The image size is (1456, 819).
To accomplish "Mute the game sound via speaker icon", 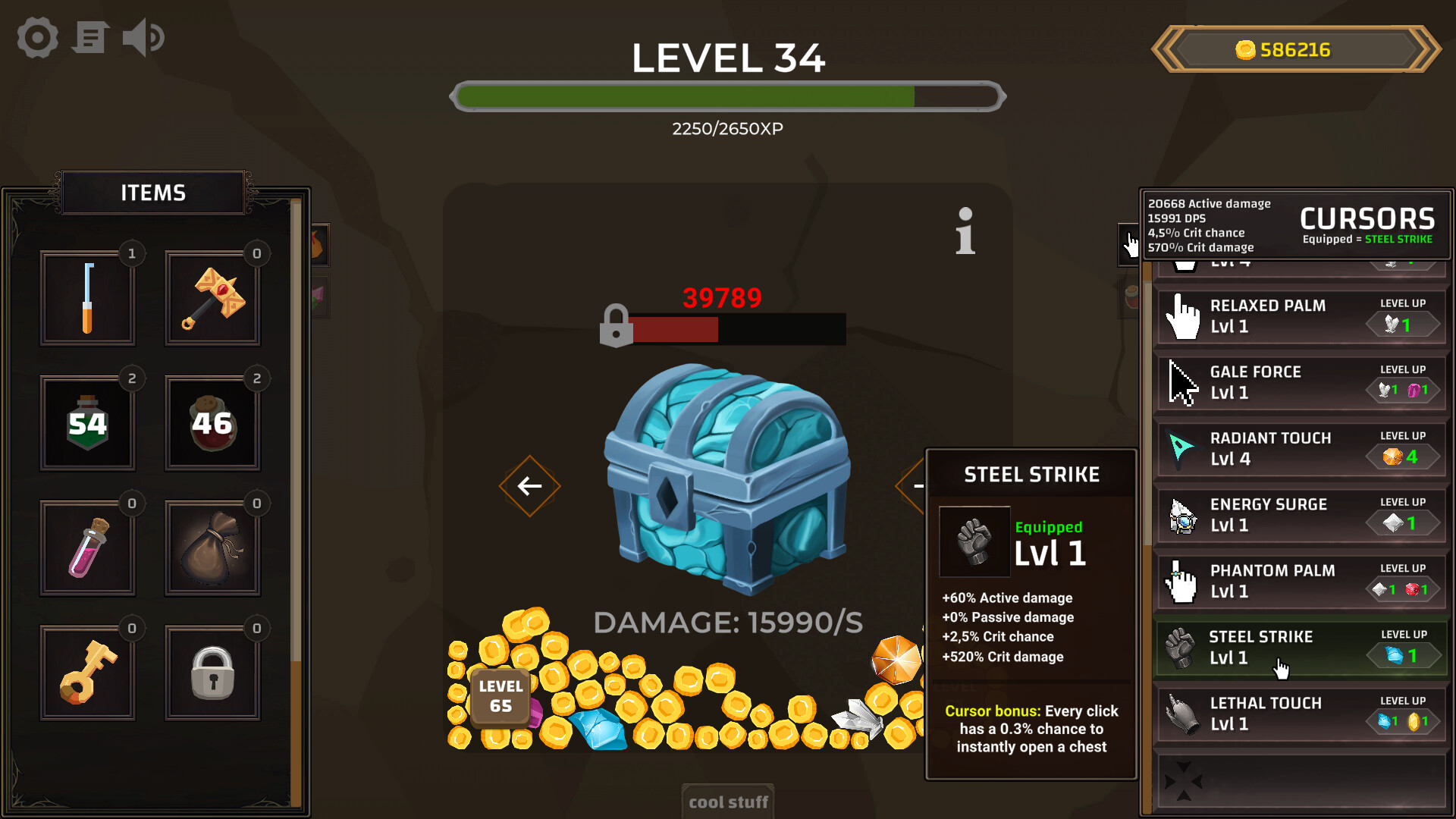I will (143, 37).
